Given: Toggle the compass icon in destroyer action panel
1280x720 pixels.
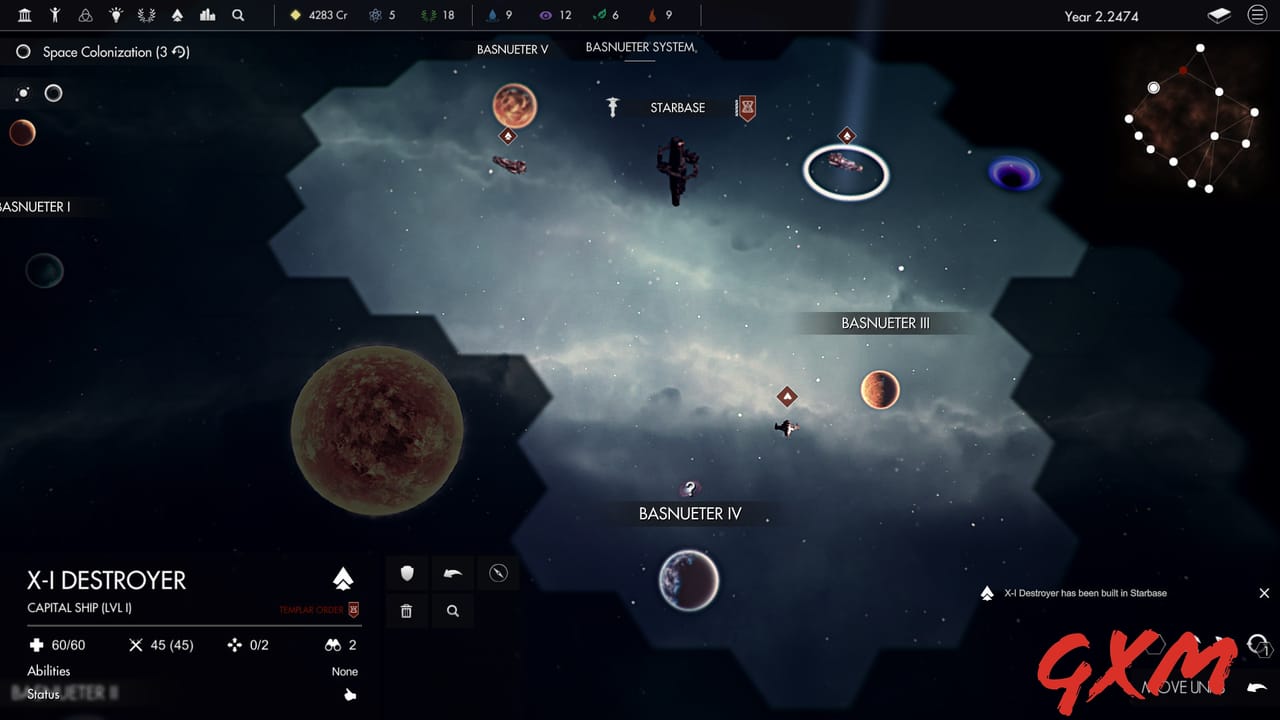Looking at the screenshot, I should [x=497, y=573].
